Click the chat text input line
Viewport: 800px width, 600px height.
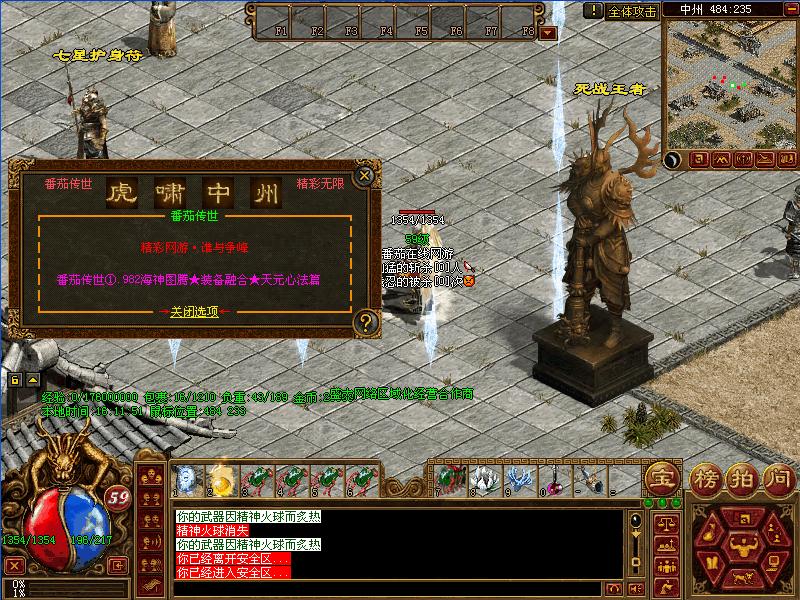tap(400, 588)
